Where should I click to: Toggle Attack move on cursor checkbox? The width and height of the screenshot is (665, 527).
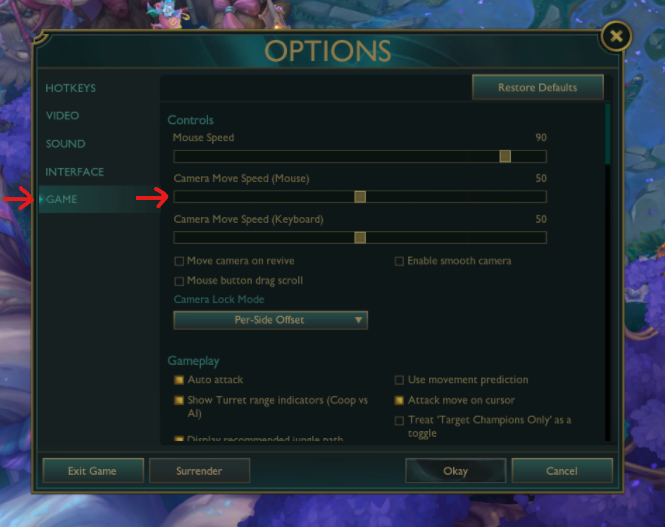pos(400,401)
